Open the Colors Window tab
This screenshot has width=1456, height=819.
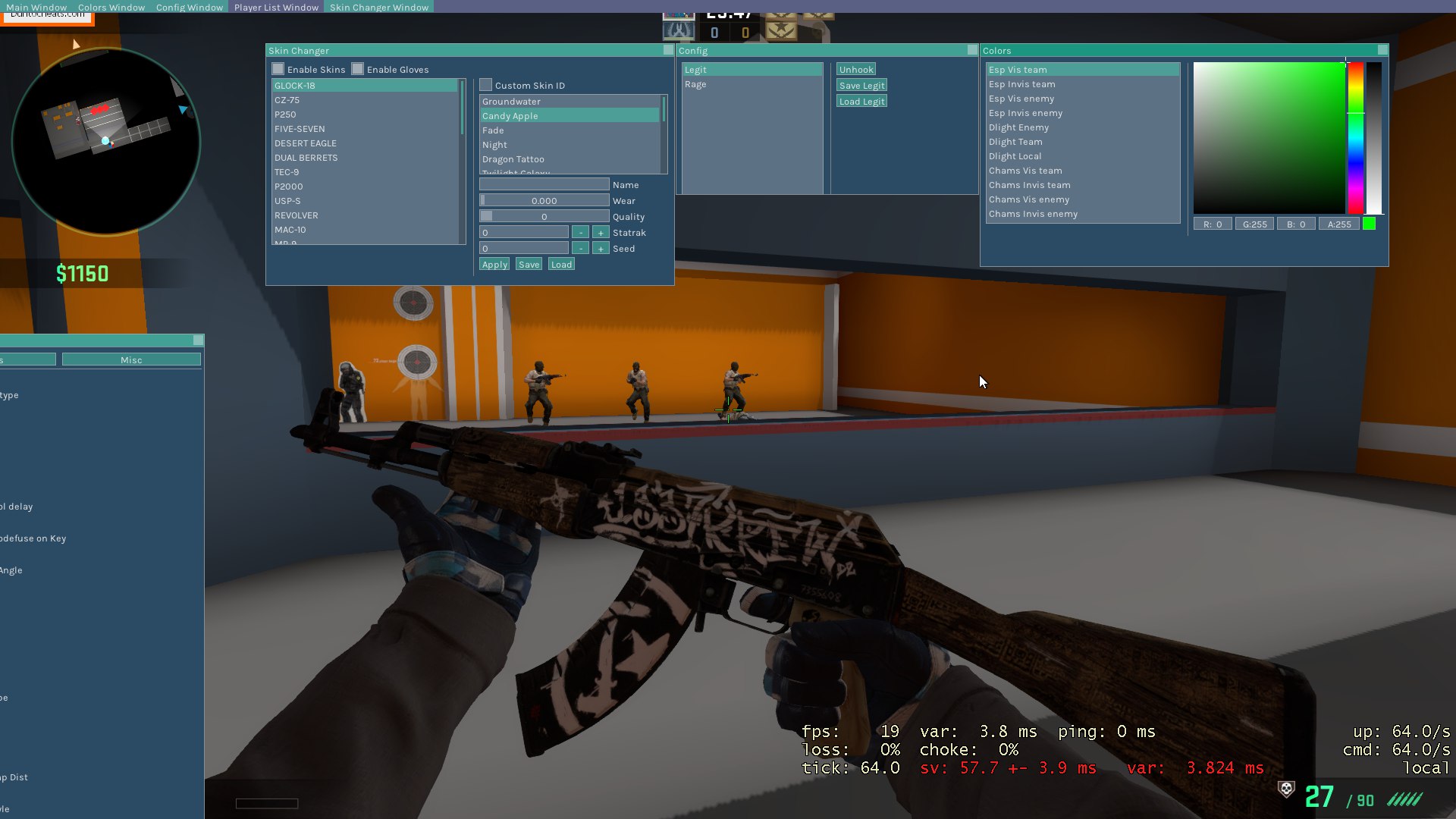pos(111,7)
